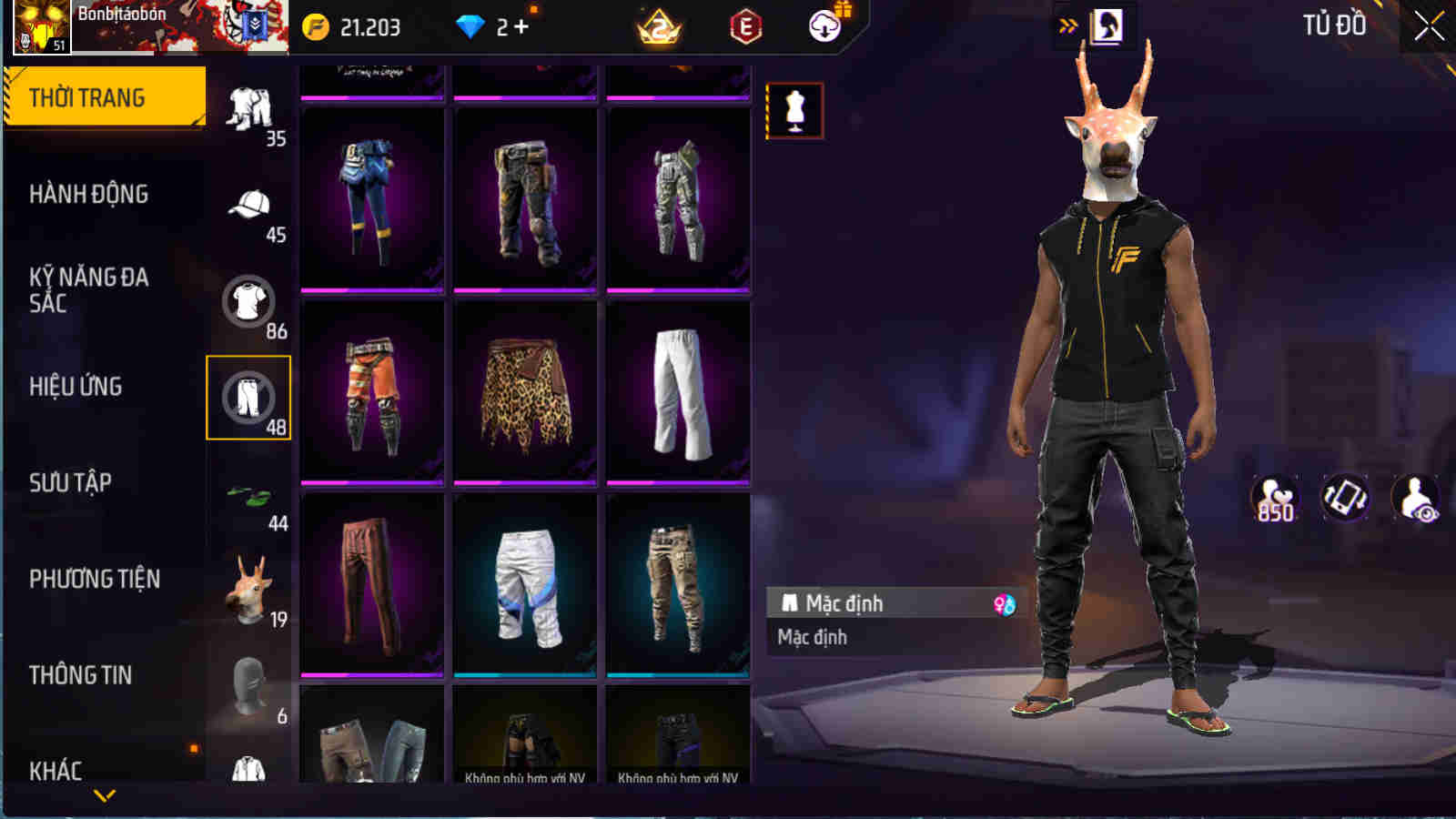The width and height of the screenshot is (1456, 819).
Task: Open the t-shirt category showing 86 items
Action: point(250,300)
